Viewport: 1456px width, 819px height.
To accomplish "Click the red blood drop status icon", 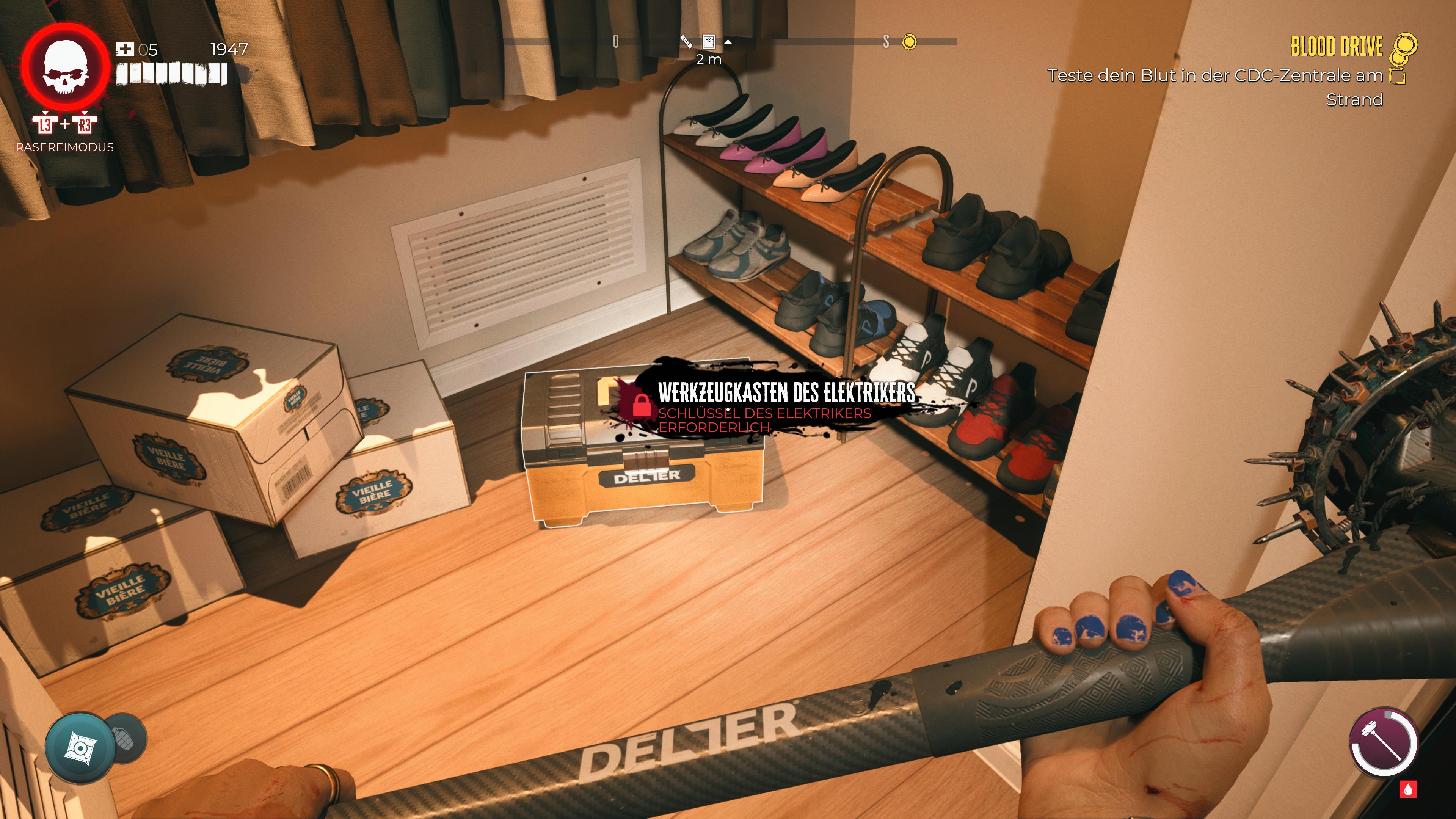I will coord(1409,789).
